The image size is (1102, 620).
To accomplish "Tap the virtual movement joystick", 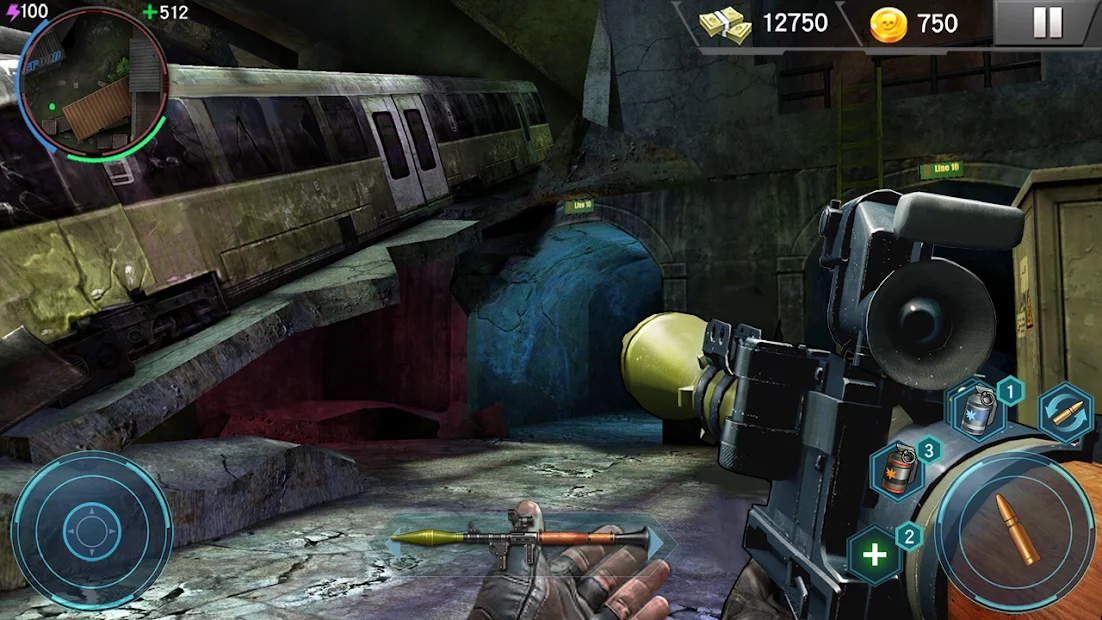I will [x=91, y=530].
